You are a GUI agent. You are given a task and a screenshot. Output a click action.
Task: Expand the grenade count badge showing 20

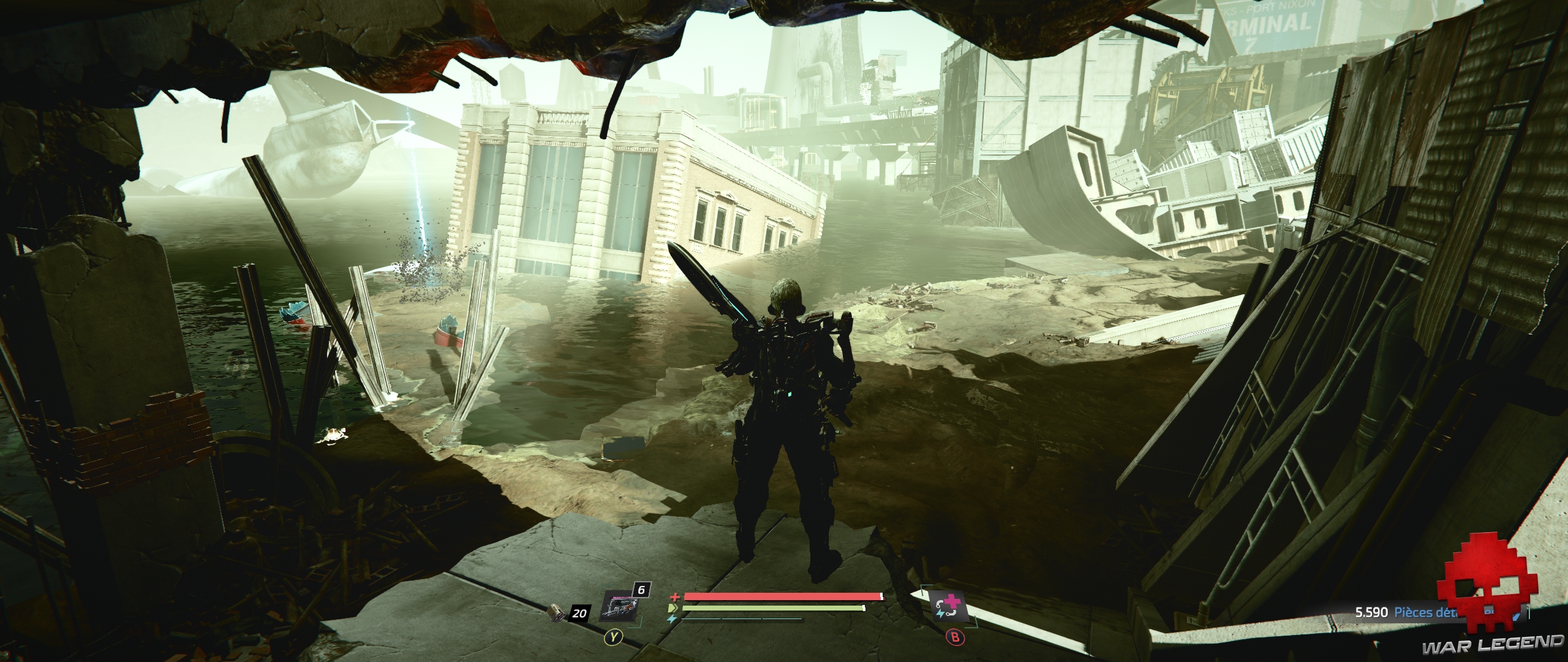pyautogui.click(x=579, y=613)
